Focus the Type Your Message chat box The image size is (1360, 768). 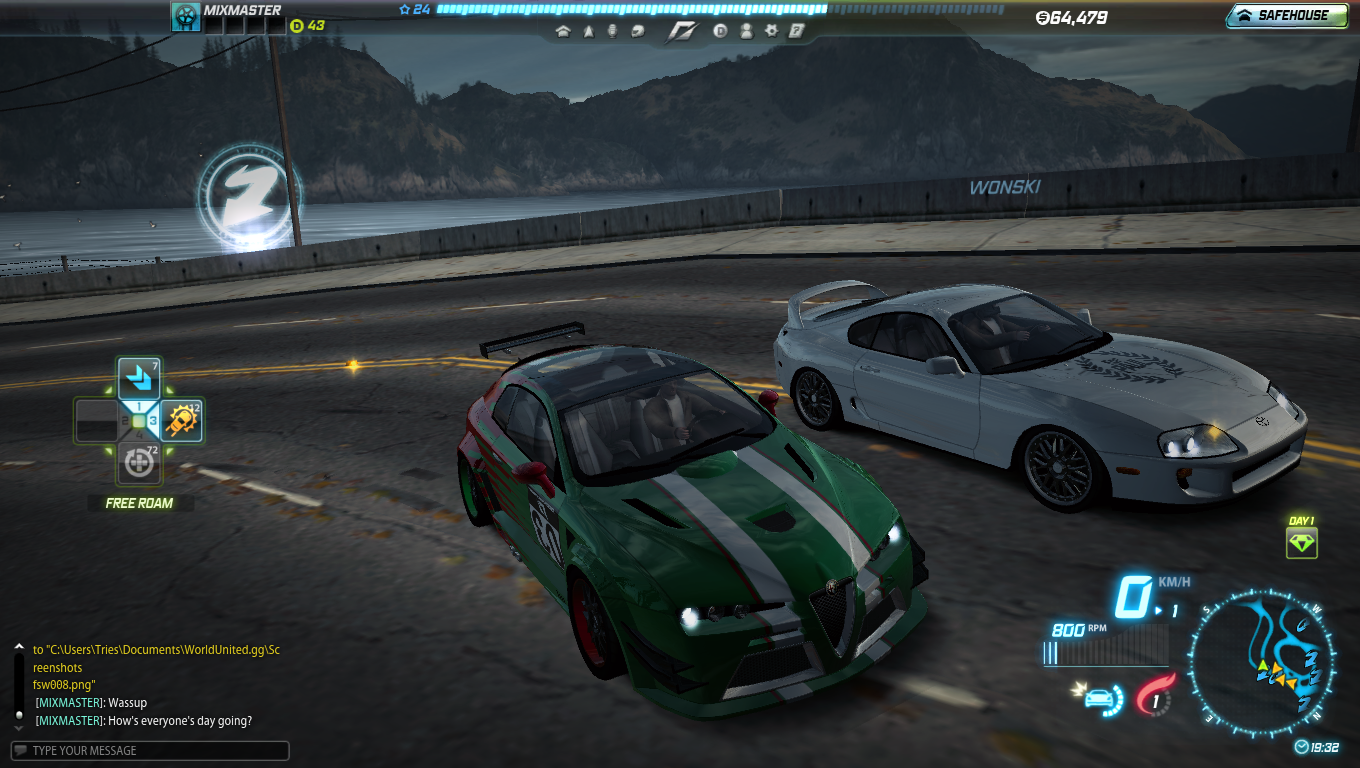click(150, 750)
